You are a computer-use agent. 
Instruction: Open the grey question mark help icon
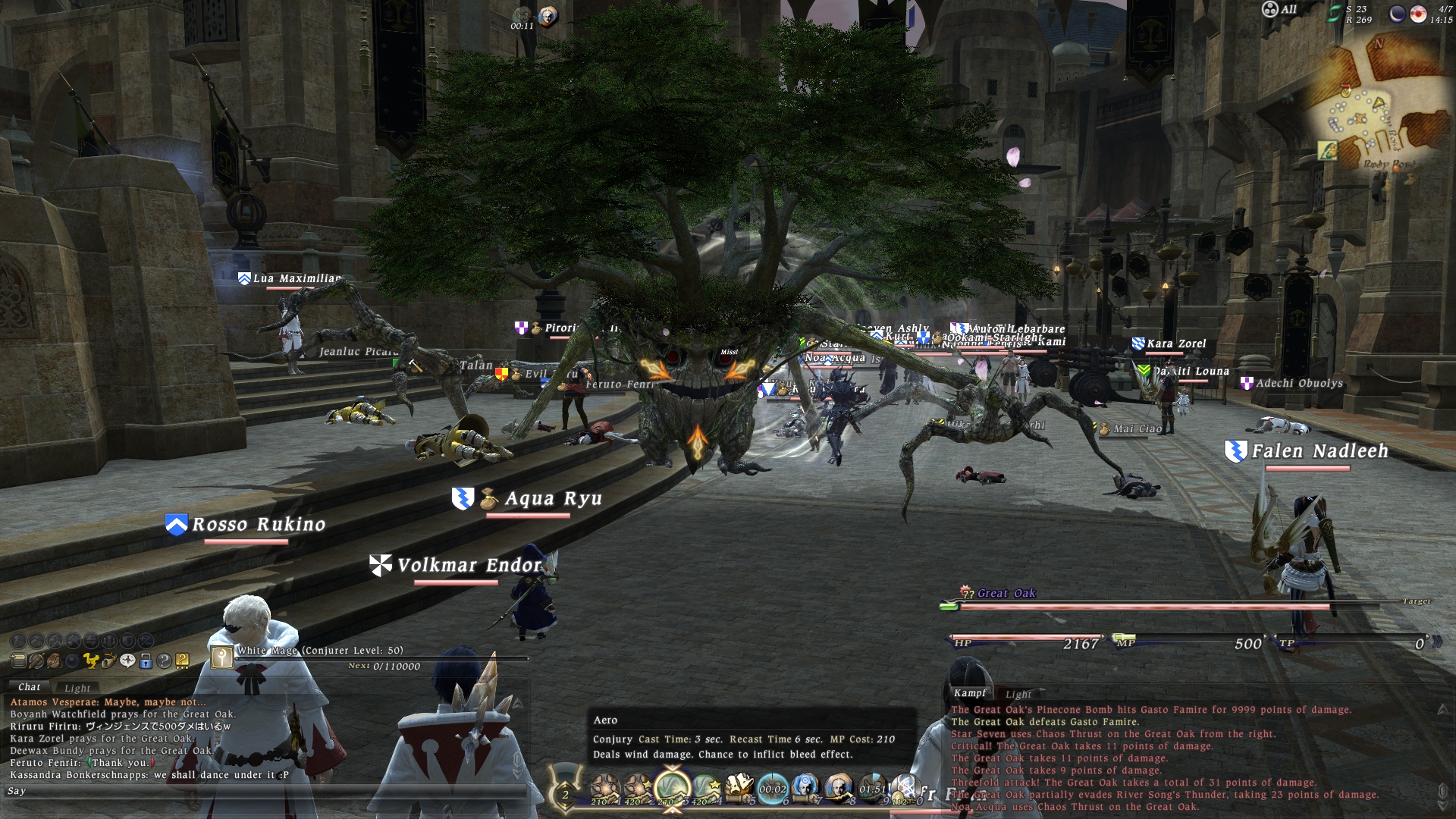164,661
